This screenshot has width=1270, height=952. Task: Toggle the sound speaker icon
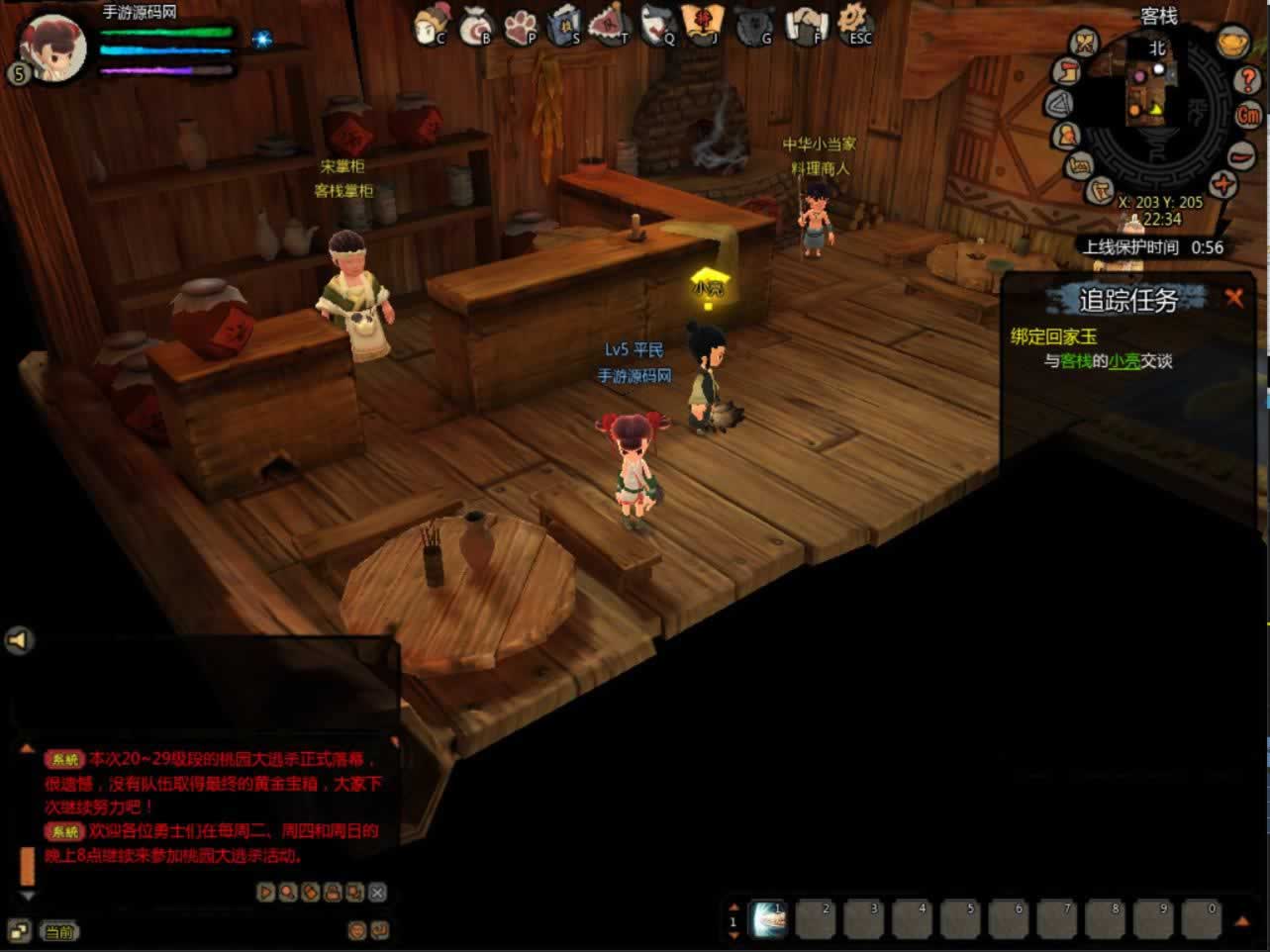click(19, 640)
